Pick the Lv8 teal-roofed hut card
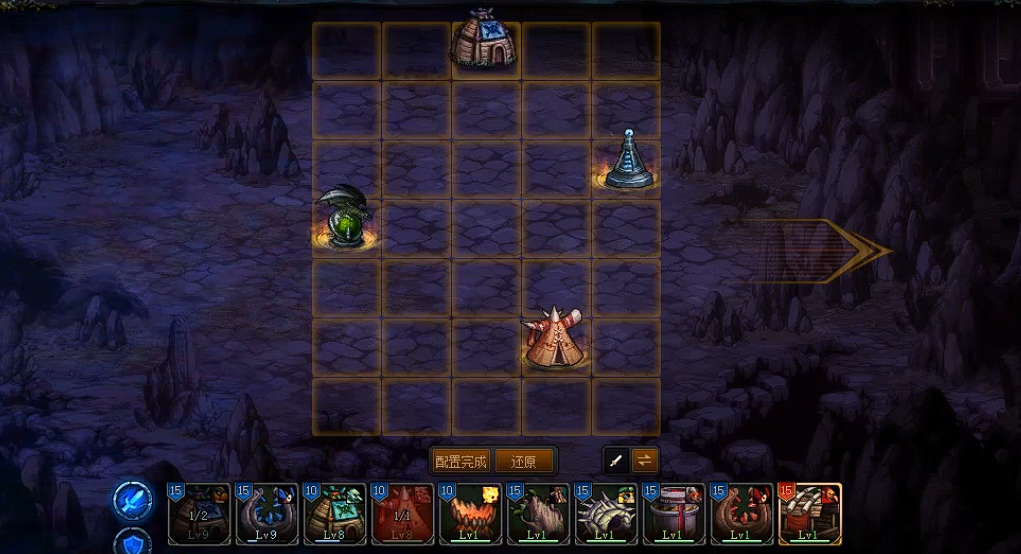 (x=335, y=514)
